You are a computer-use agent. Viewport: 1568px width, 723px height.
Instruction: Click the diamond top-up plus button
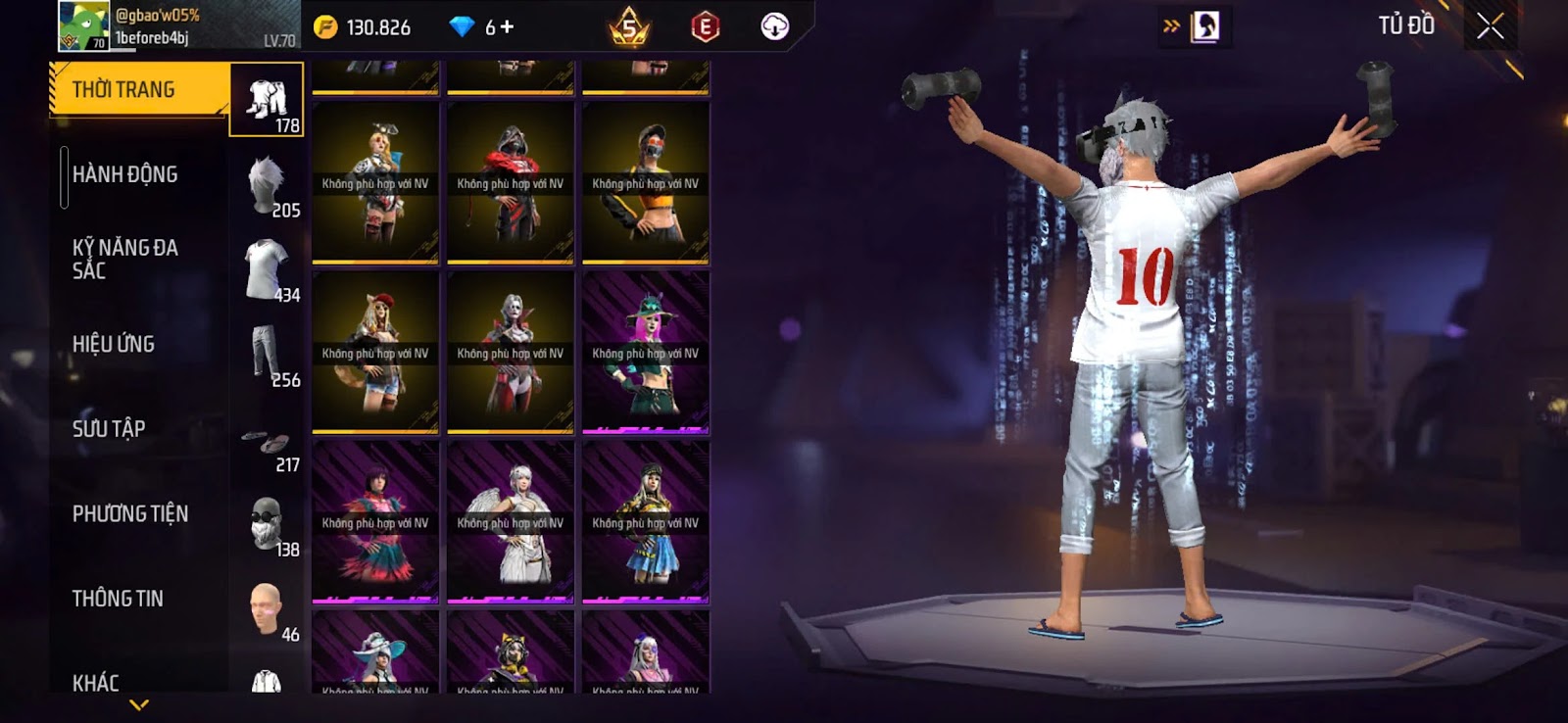coord(506,27)
